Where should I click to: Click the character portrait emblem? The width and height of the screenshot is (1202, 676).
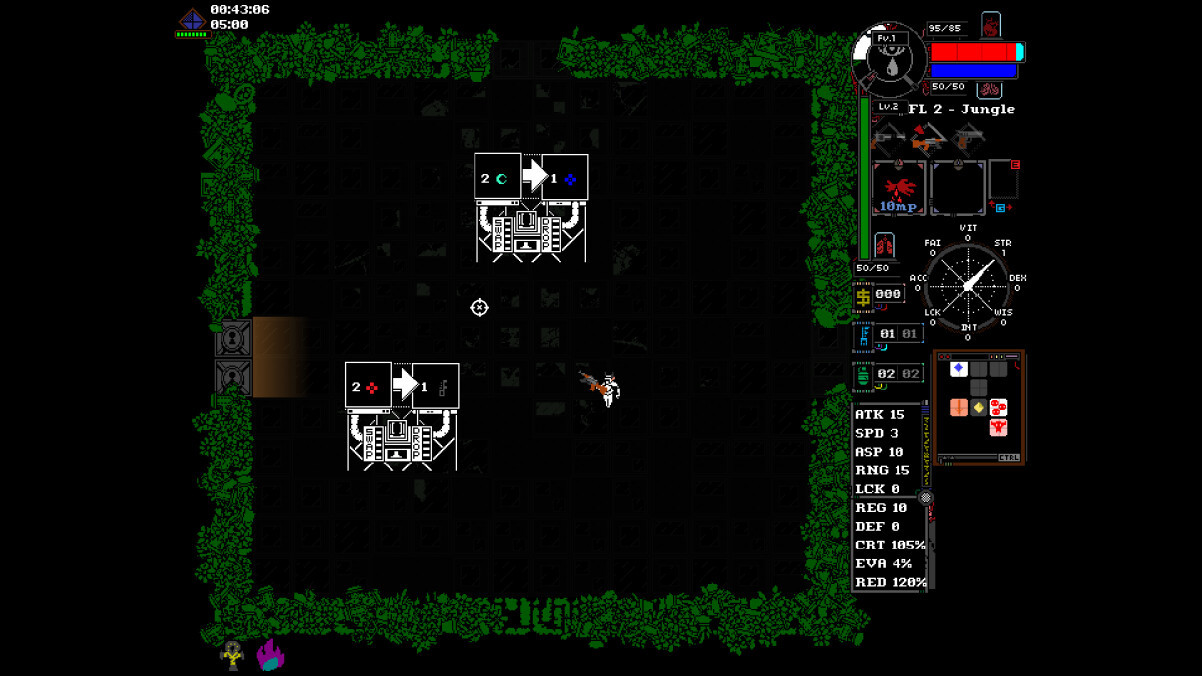tap(889, 58)
